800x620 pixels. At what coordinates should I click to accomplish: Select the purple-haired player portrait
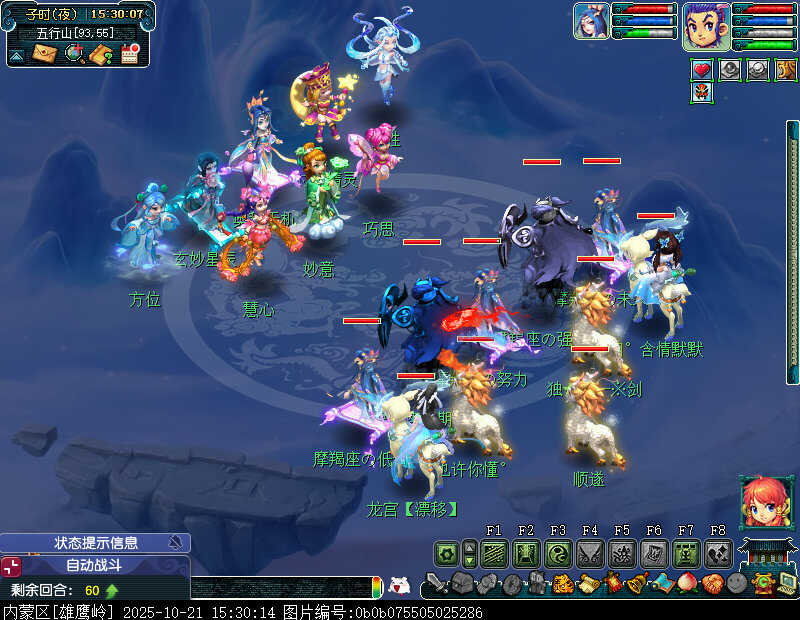click(x=706, y=25)
